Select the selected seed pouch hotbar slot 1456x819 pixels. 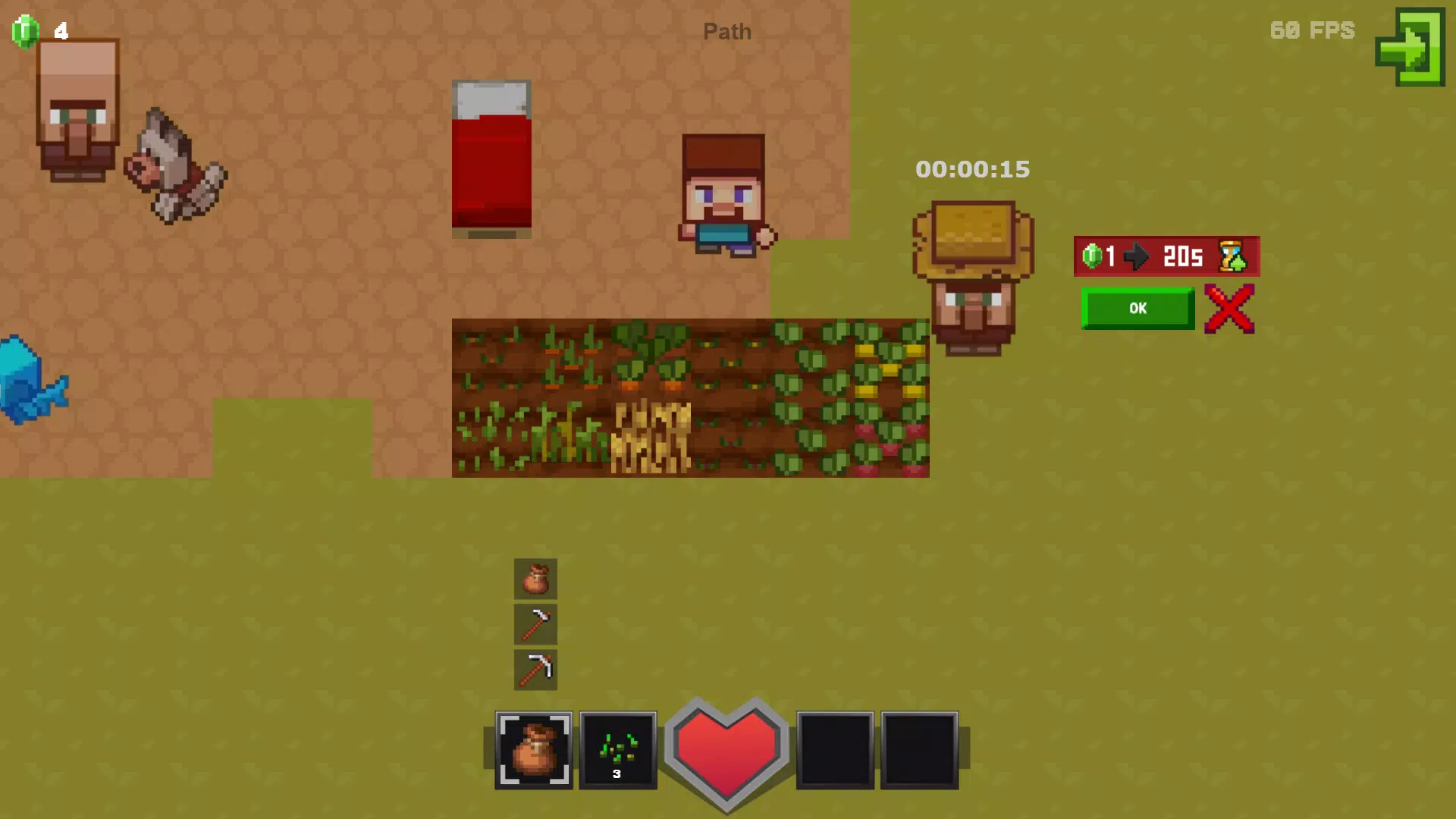[x=534, y=750]
